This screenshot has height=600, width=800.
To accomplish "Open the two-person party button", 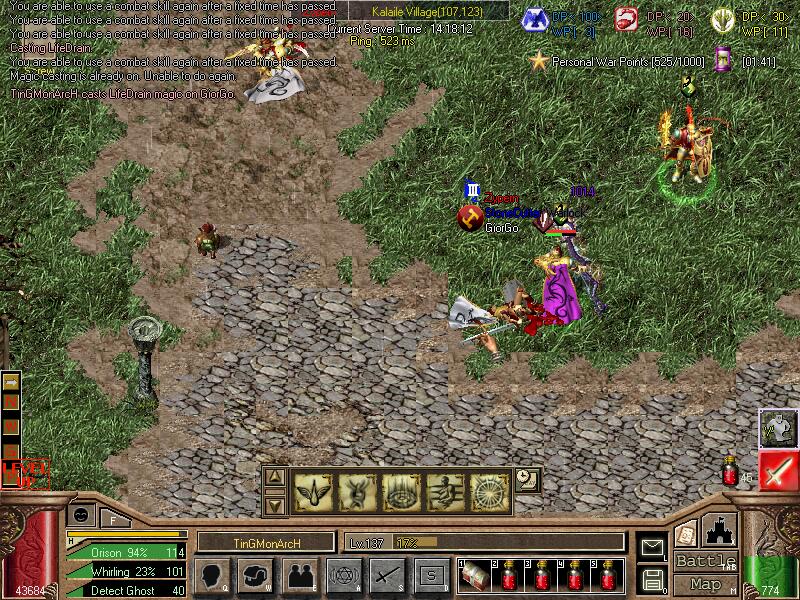I will point(300,575).
